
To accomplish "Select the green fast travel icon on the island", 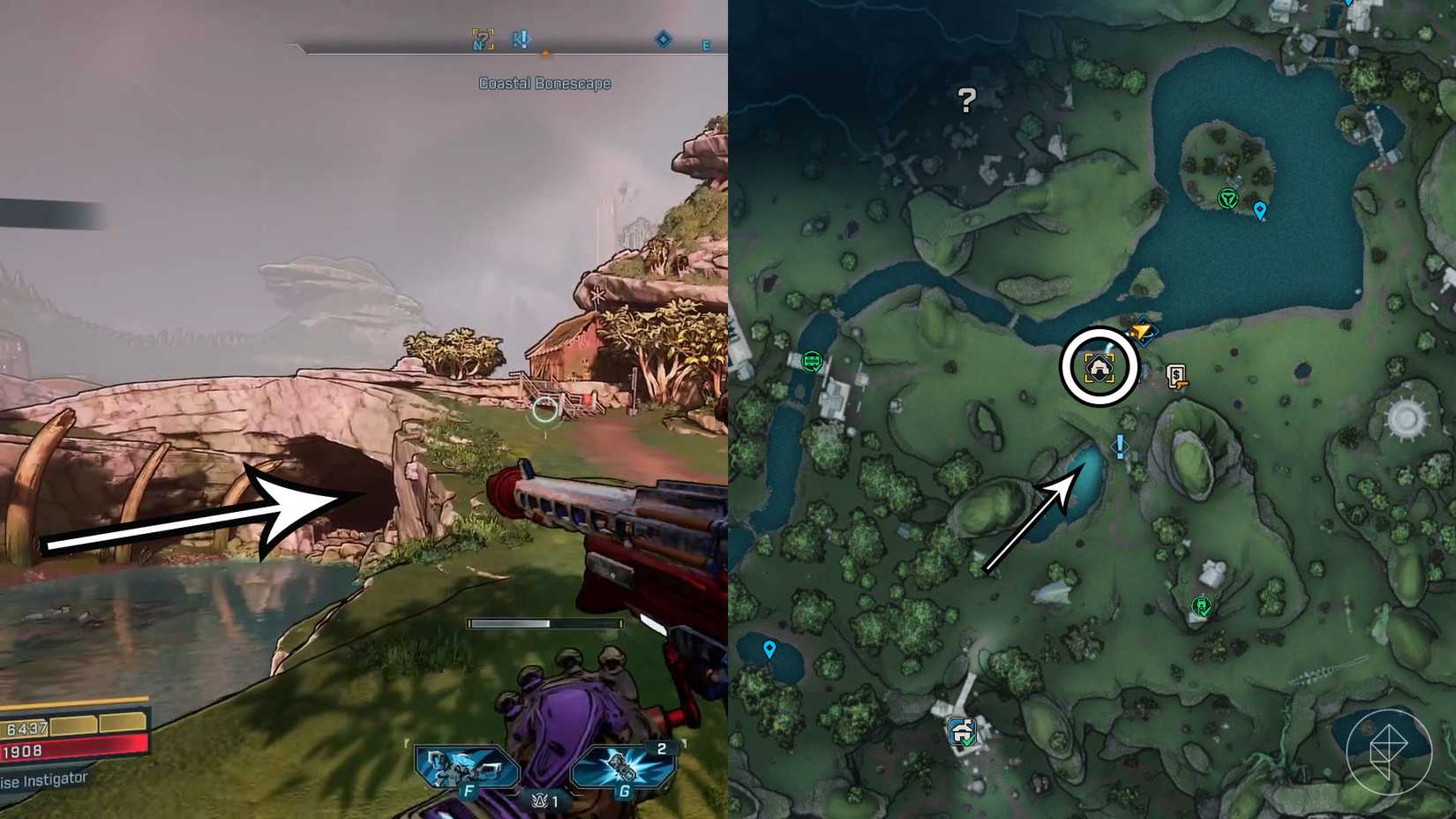I will tap(1227, 198).
